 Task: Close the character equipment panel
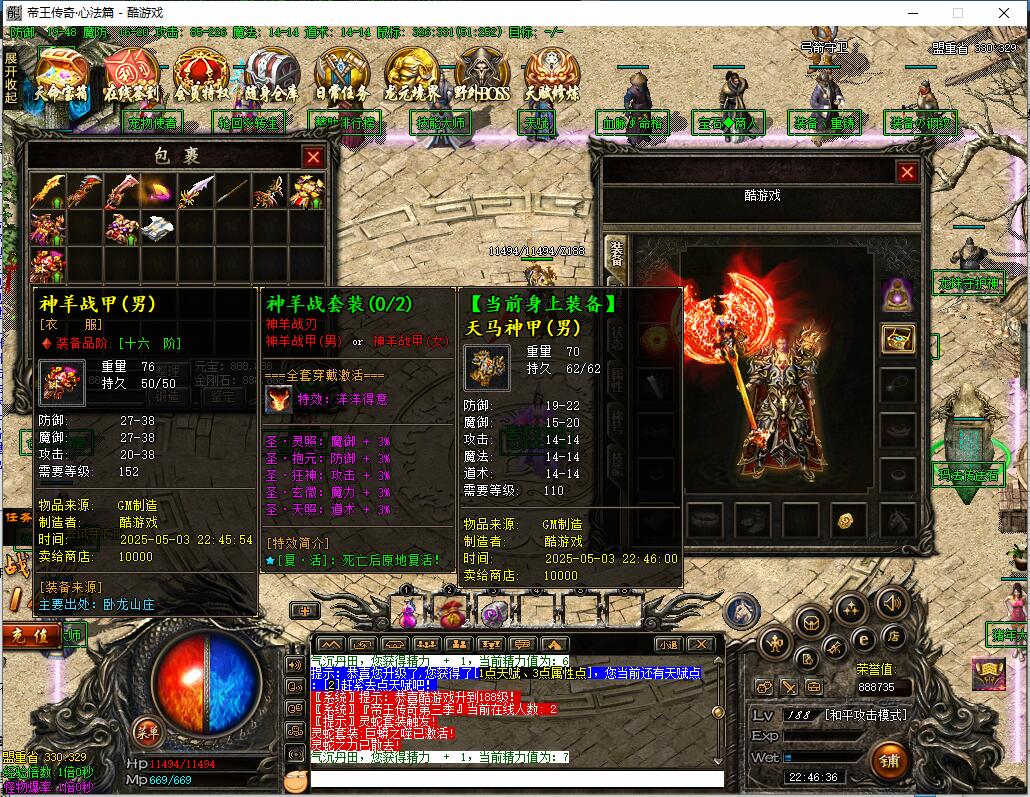(x=907, y=172)
